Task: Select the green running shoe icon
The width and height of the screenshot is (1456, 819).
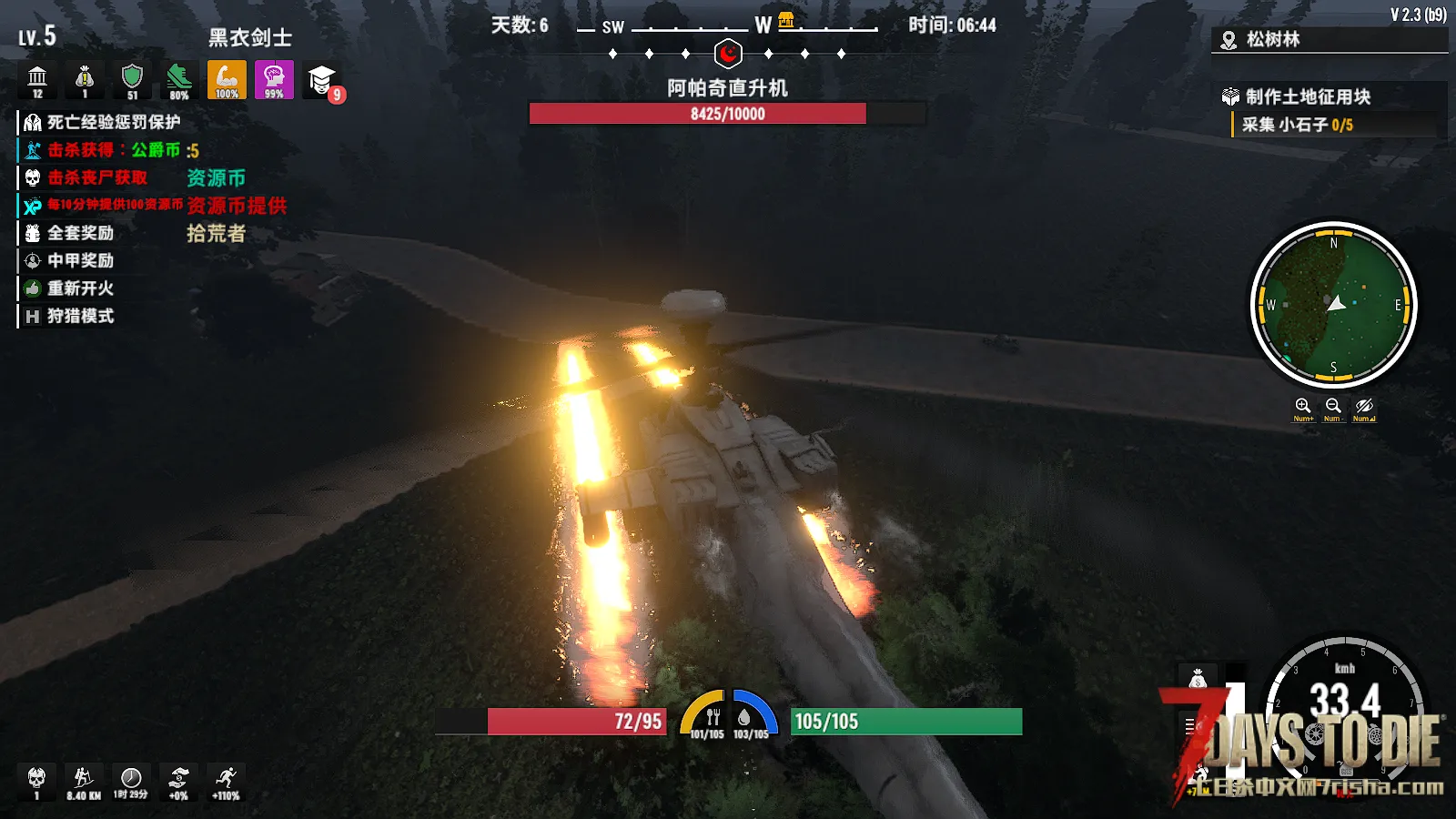Action: (179, 79)
